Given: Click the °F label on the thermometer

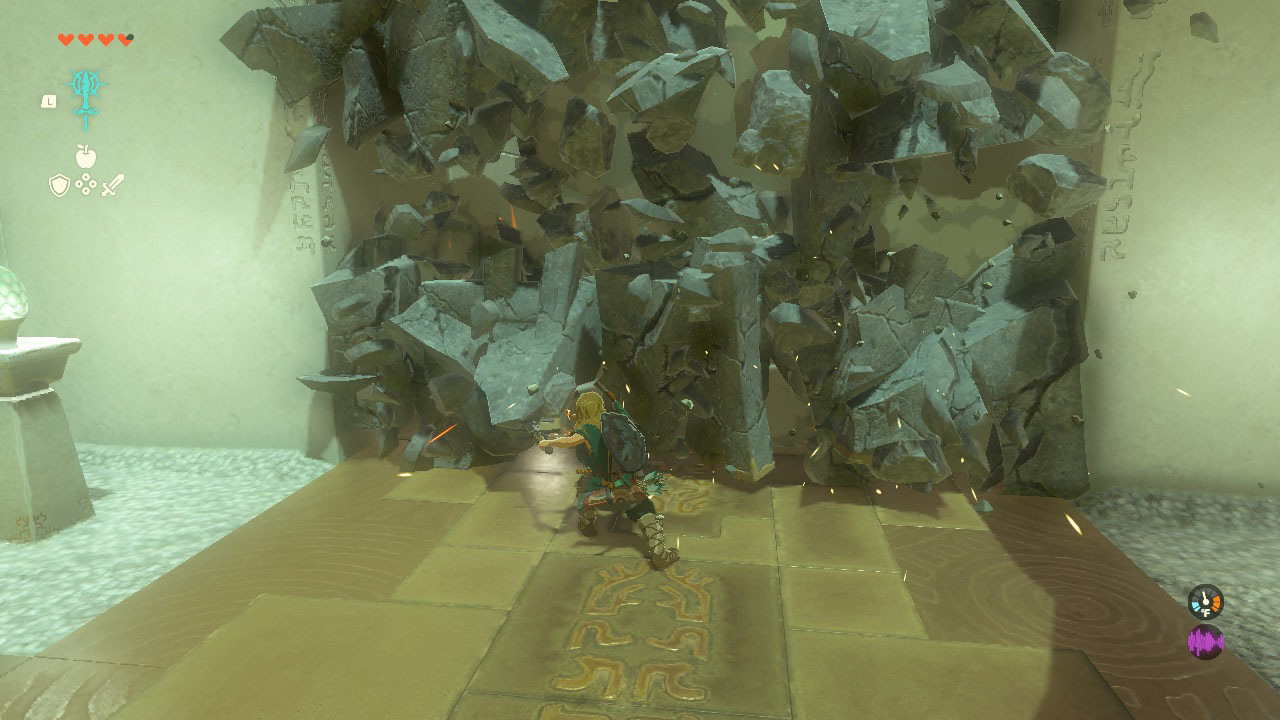Looking at the screenshot, I should coord(1205,612).
